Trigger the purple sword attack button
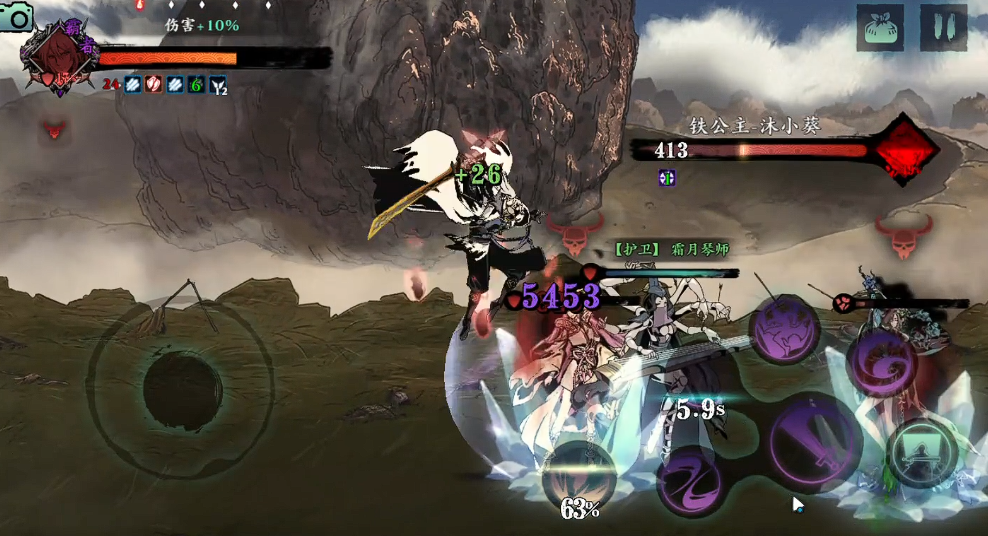 [815, 441]
